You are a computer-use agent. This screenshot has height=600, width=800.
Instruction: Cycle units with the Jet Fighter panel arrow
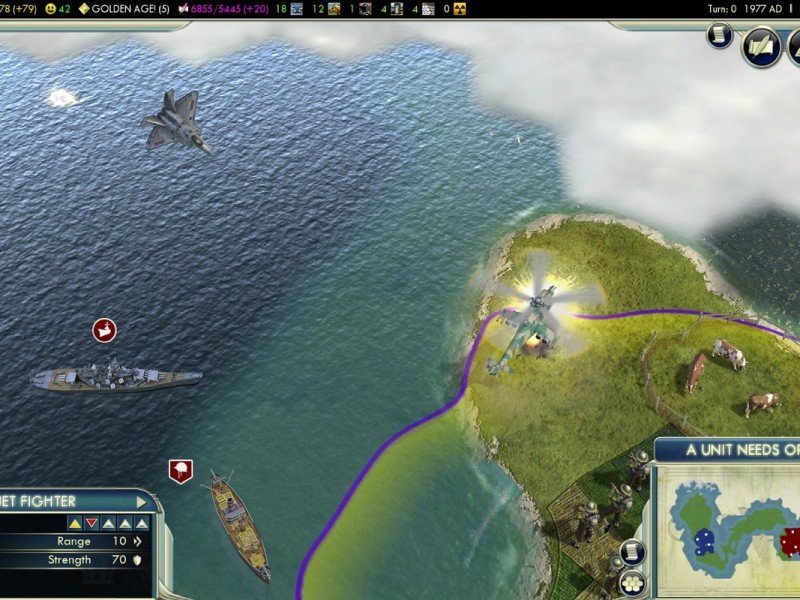[x=142, y=502]
